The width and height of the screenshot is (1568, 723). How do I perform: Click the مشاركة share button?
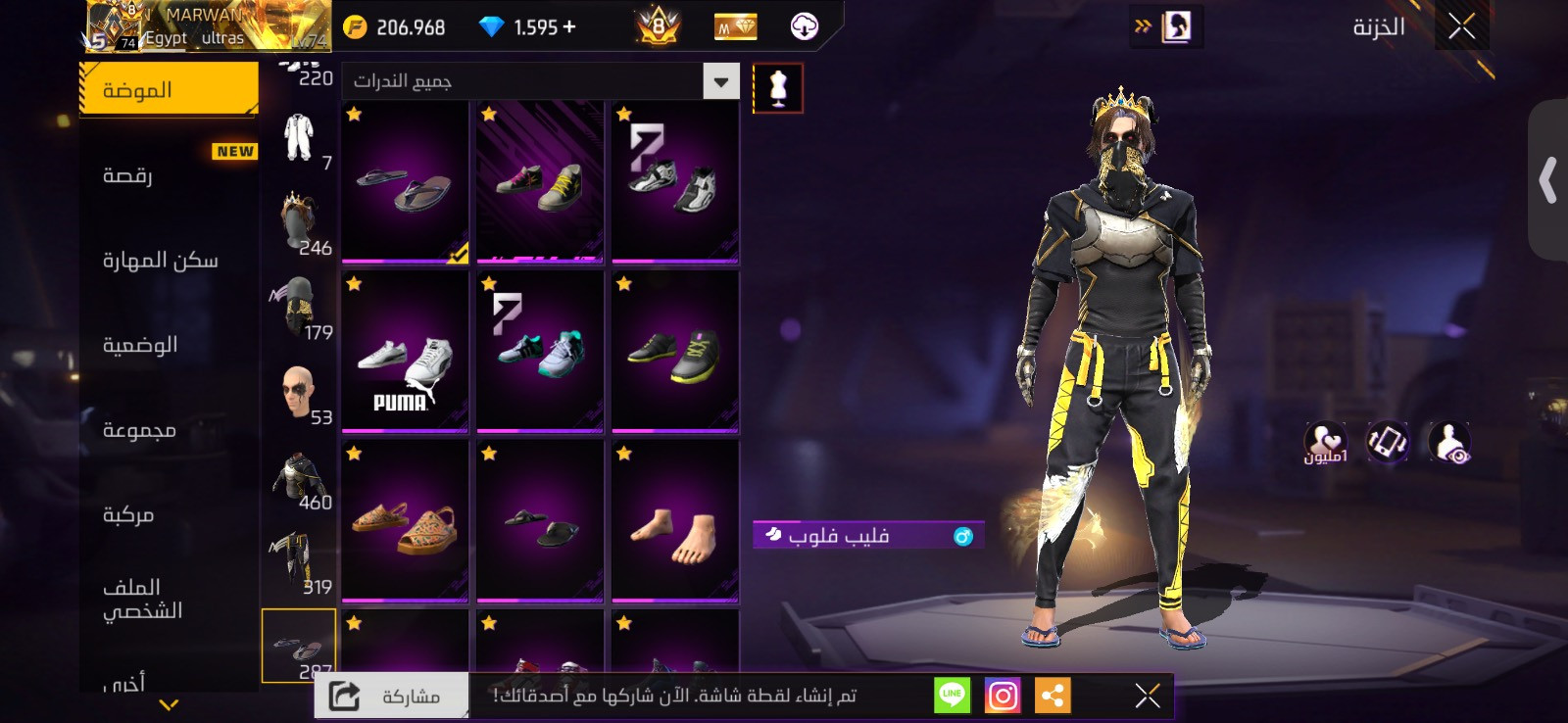tap(392, 696)
